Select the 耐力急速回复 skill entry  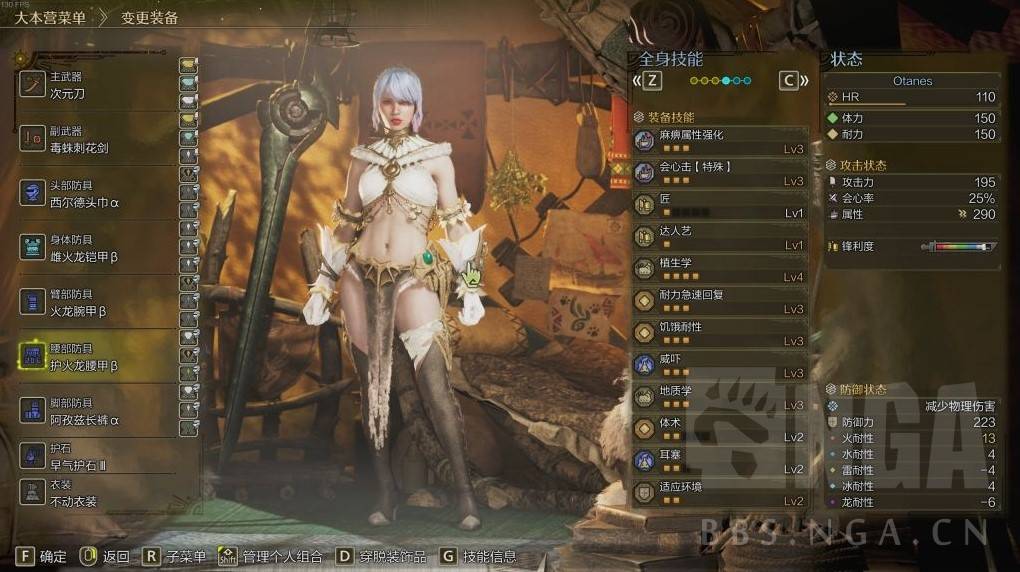tap(720, 301)
